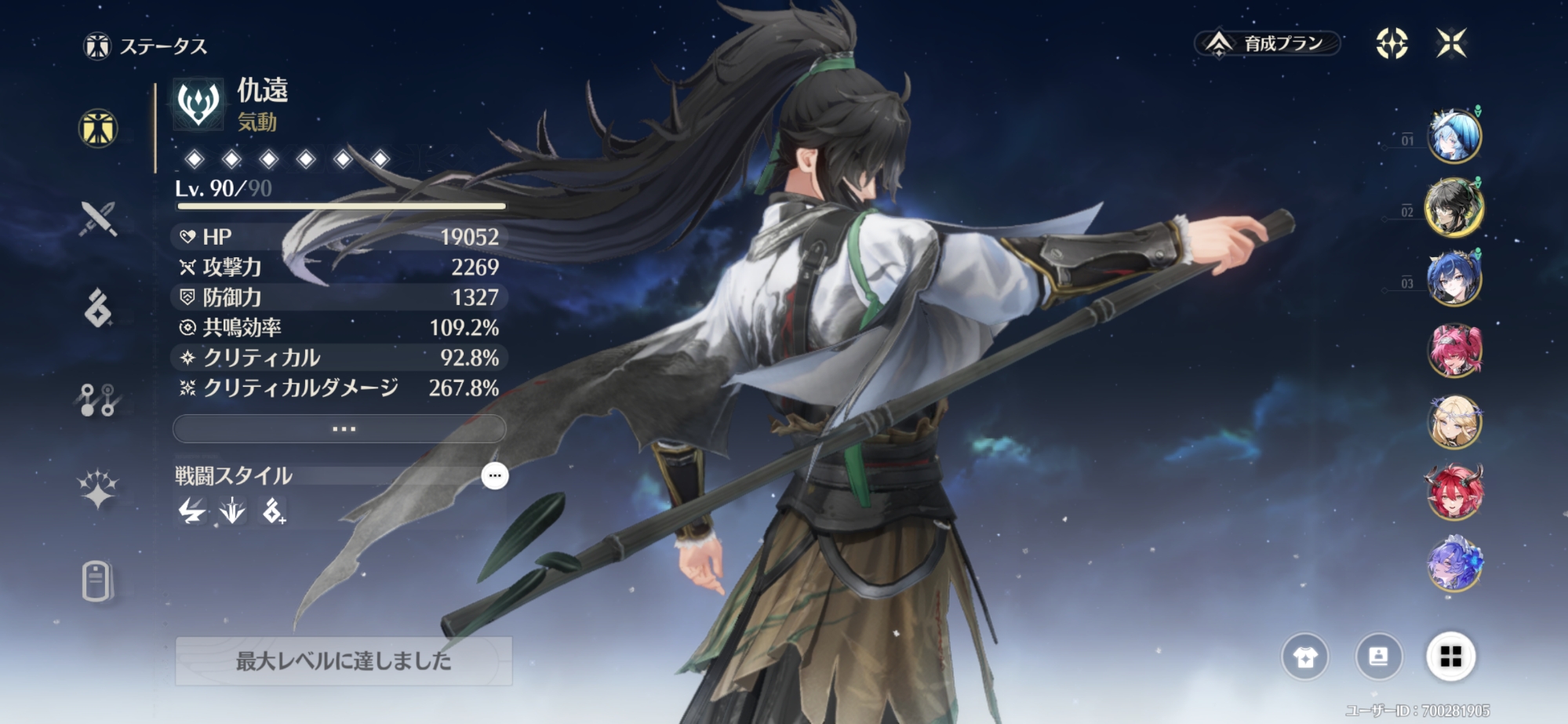Close the status screen with the X
Image resolution: width=1568 pixels, height=724 pixels.
1451,43
